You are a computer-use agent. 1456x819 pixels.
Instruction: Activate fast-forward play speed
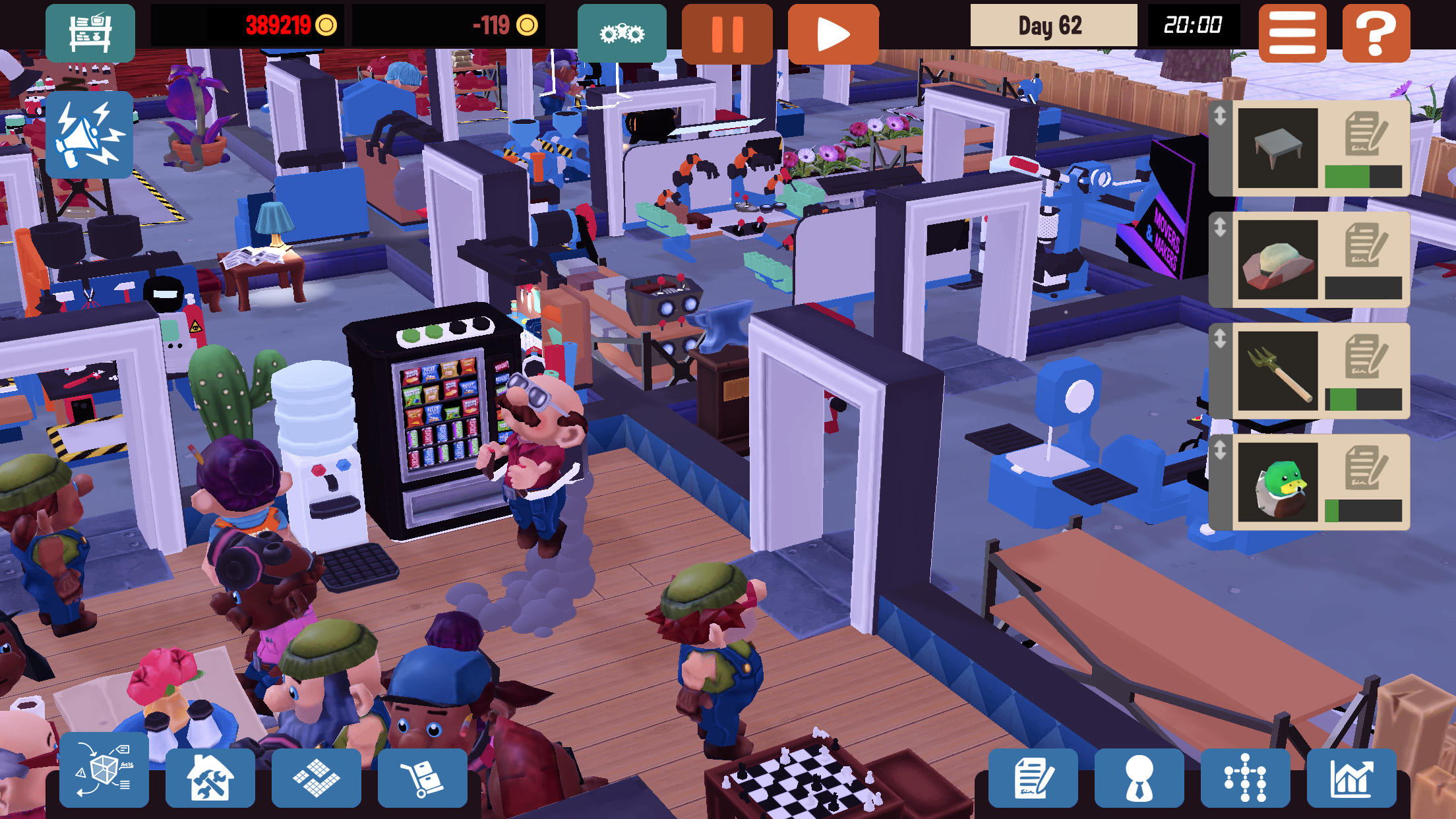(834, 32)
